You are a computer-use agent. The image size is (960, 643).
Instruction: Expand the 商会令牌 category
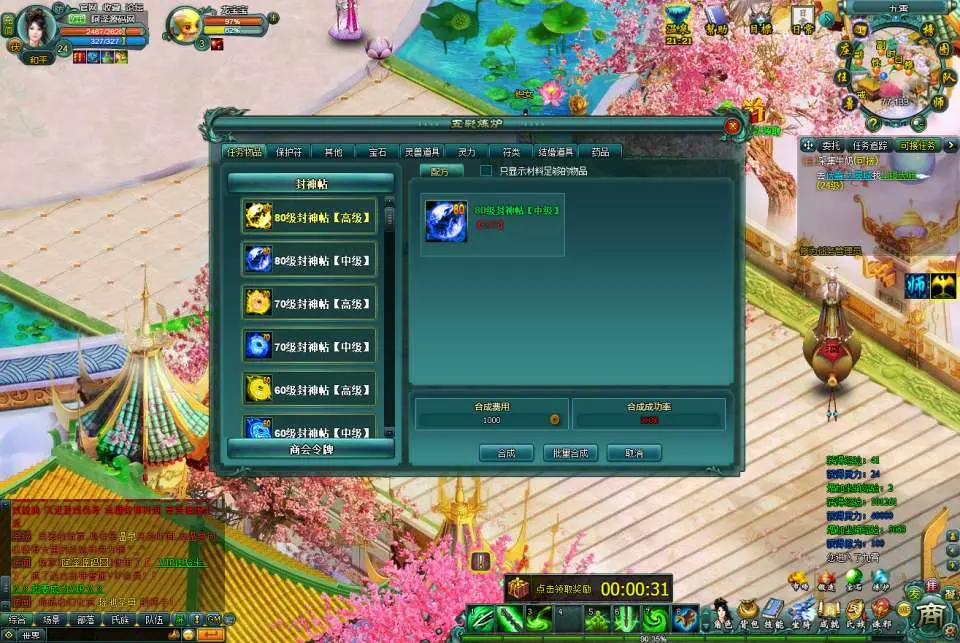(310, 449)
